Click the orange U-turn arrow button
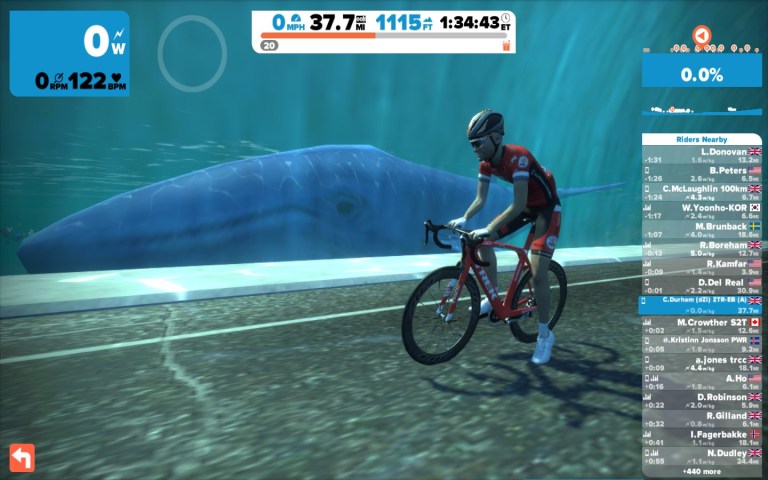Viewport: 768px width, 480px height. pos(22,457)
